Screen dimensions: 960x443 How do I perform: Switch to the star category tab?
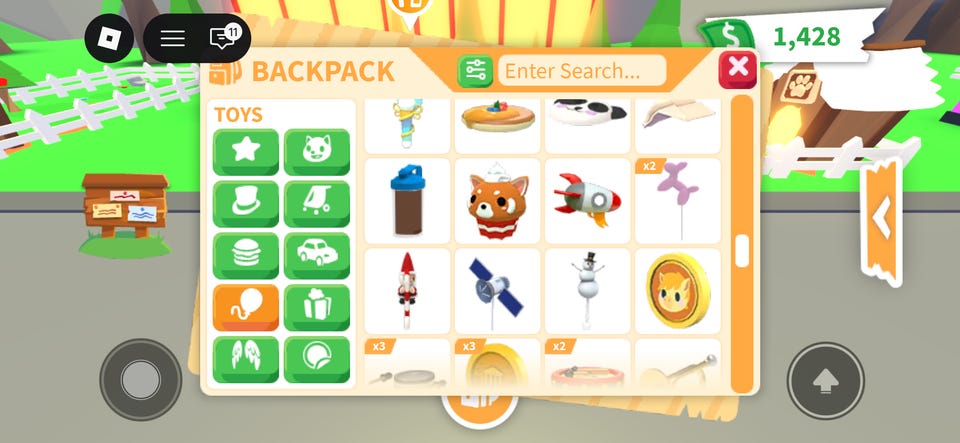pyautogui.click(x=245, y=152)
